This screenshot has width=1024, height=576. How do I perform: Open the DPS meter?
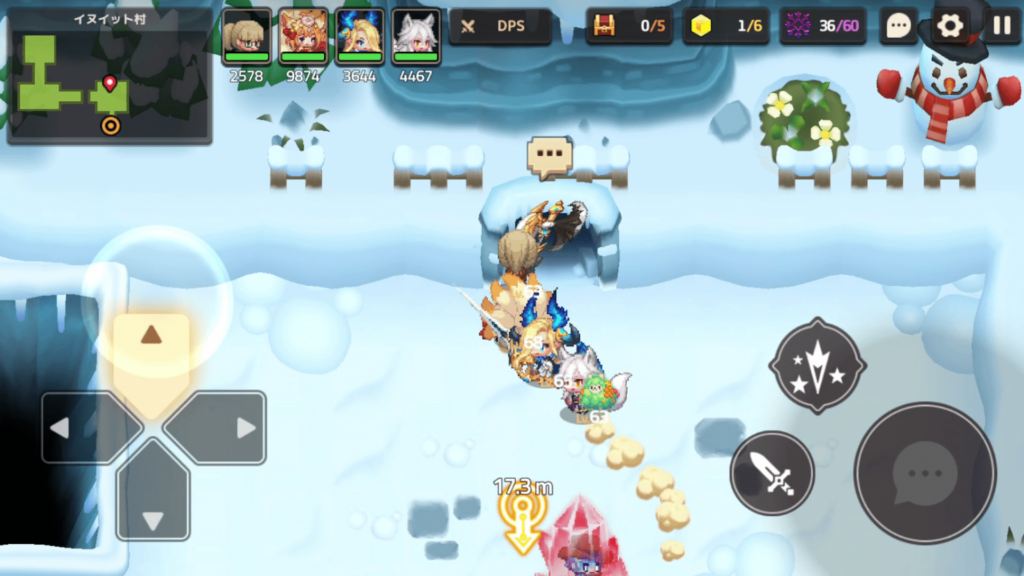point(500,27)
